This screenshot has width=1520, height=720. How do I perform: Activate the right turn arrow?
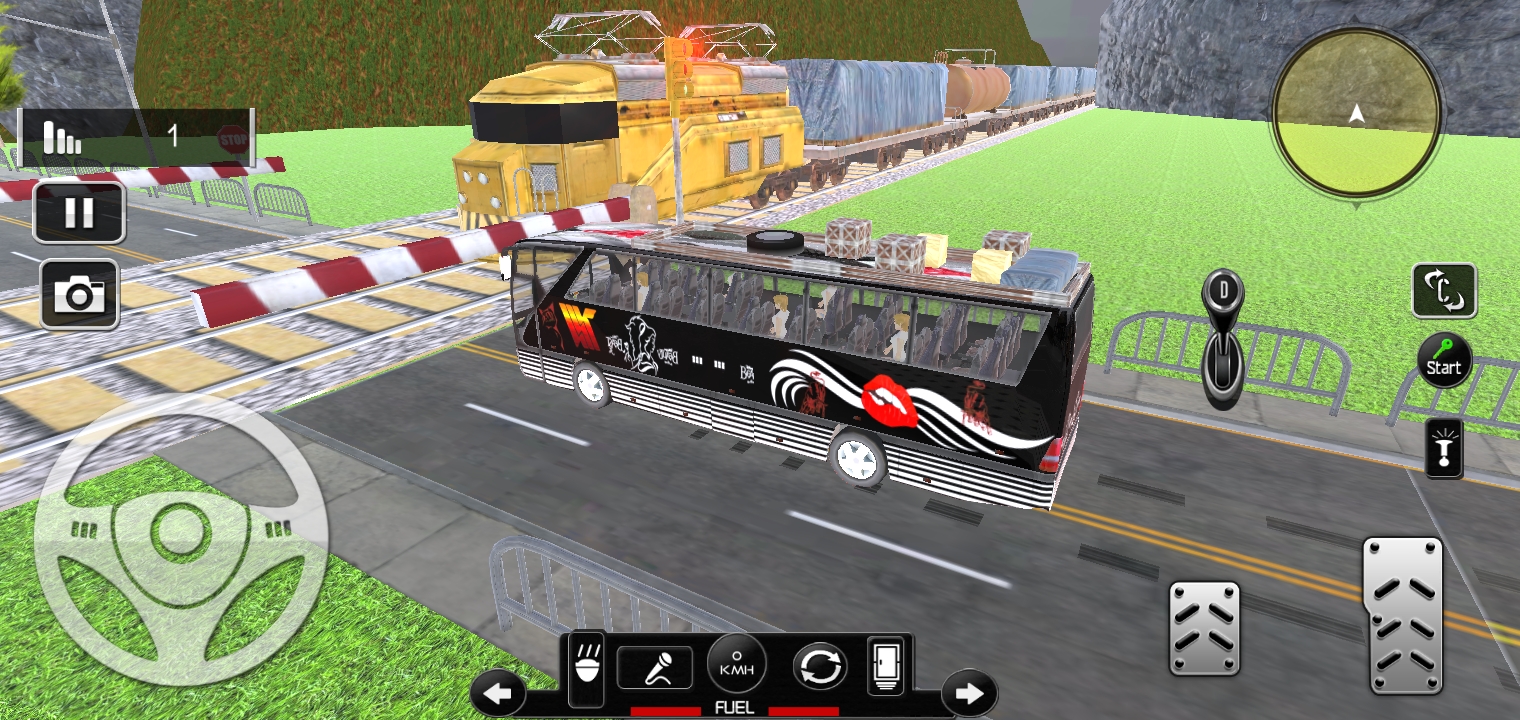[x=969, y=692]
